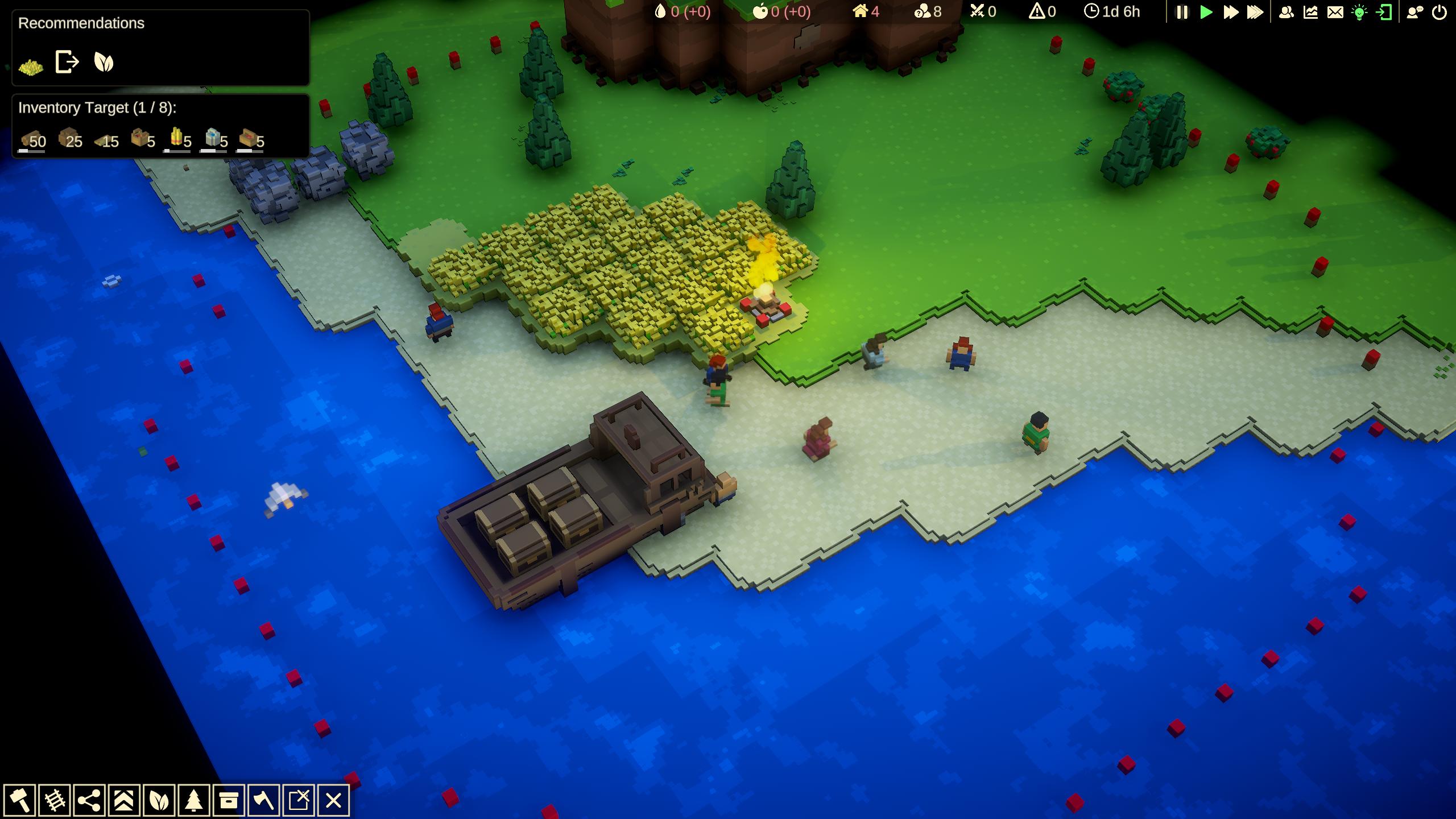Viewport: 1456px width, 819px height.
Task: Choose the ladder tool
Action: (x=55, y=801)
